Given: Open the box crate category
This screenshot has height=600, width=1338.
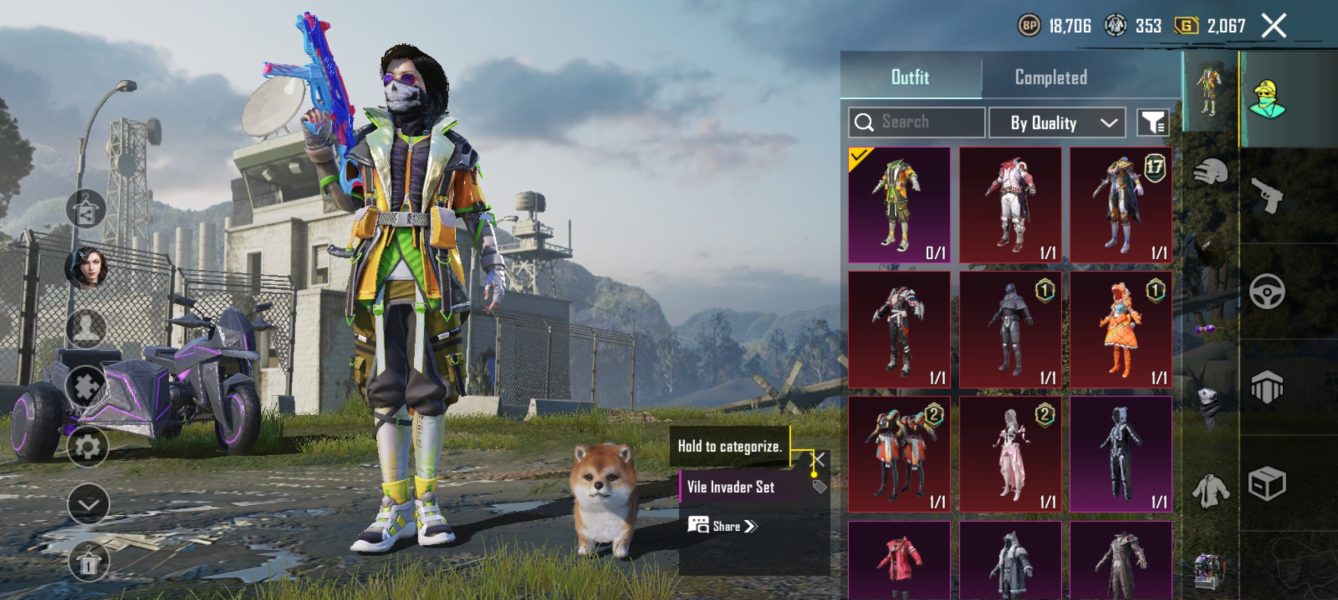Looking at the screenshot, I should [x=1266, y=485].
